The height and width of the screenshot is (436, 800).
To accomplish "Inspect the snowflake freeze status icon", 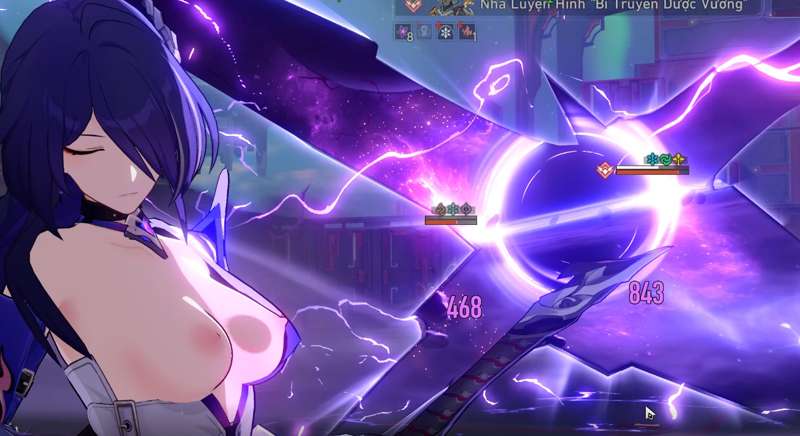I will click(x=445, y=32).
